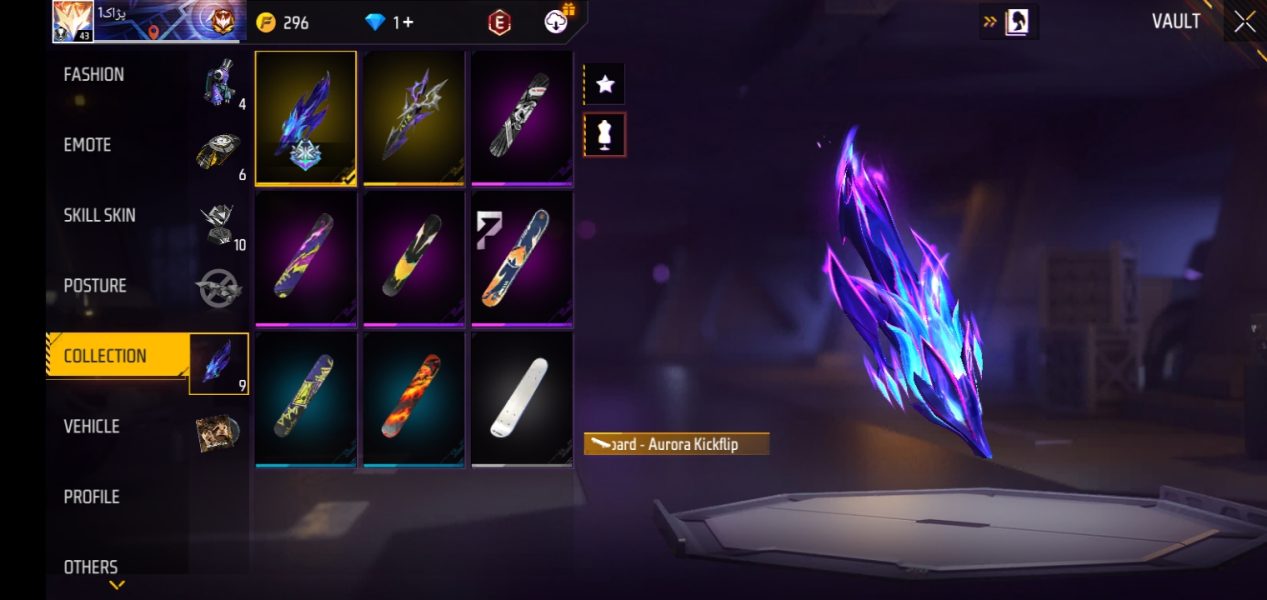
Task: Open the gold coin balance
Action: click(283, 22)
